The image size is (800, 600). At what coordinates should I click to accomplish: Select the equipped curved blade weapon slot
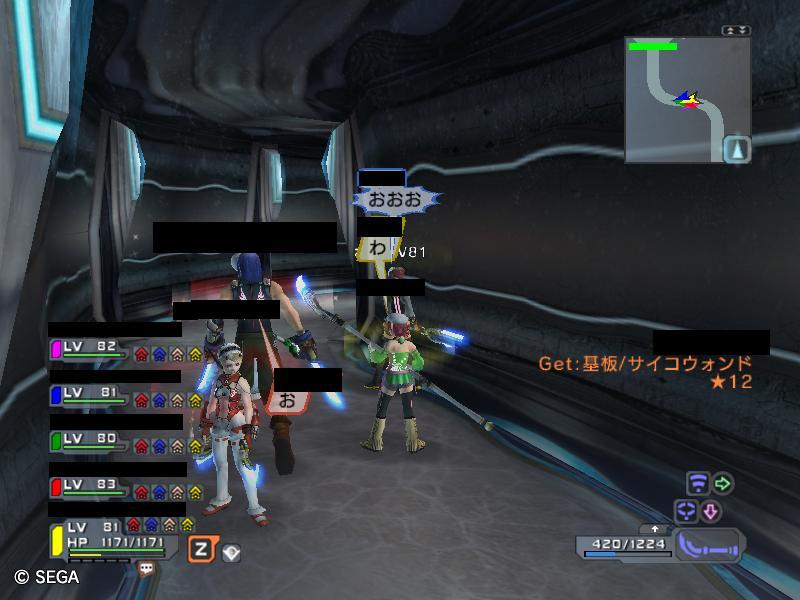[x=709, y=546]
